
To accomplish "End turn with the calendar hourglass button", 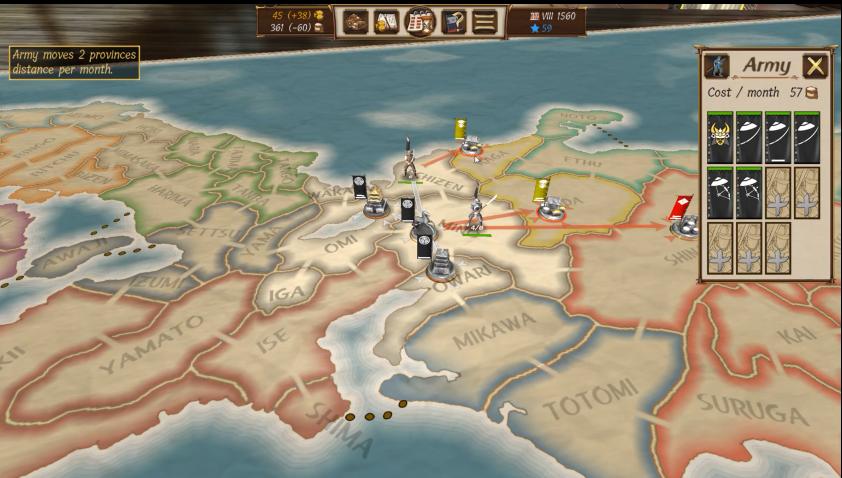I will (x=420, y=21).
